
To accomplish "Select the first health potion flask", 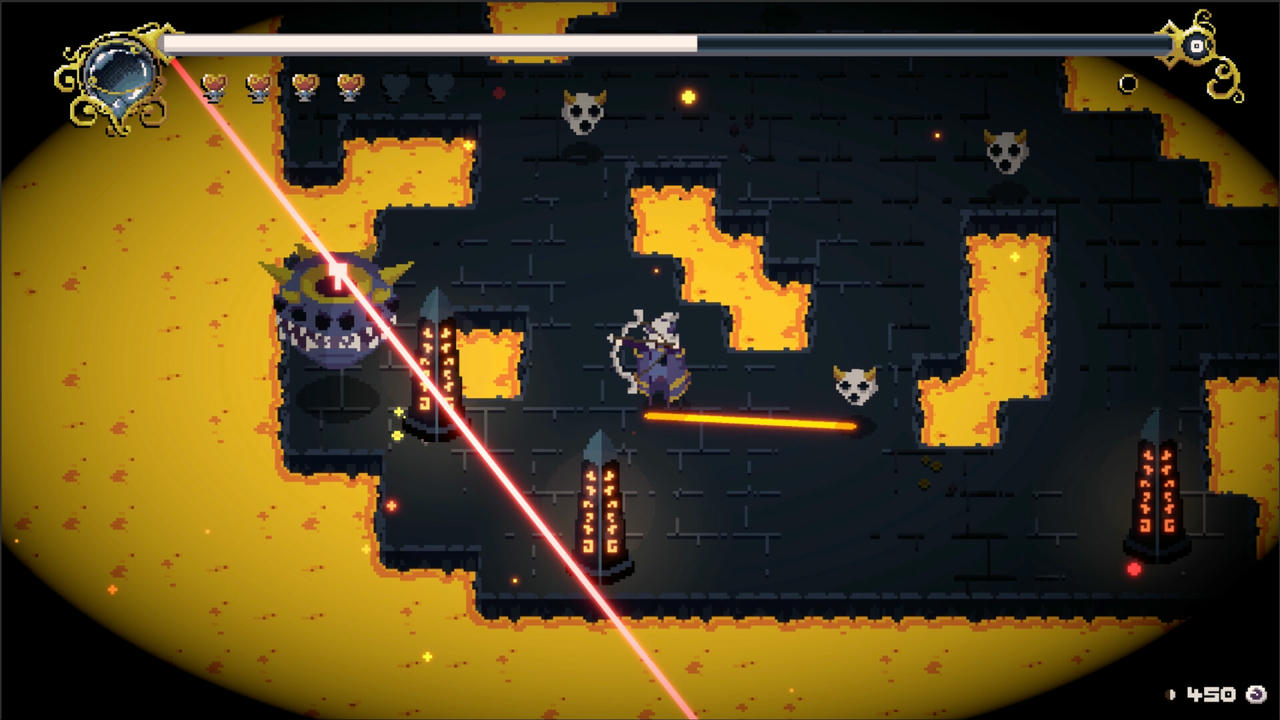I will 214,86.
